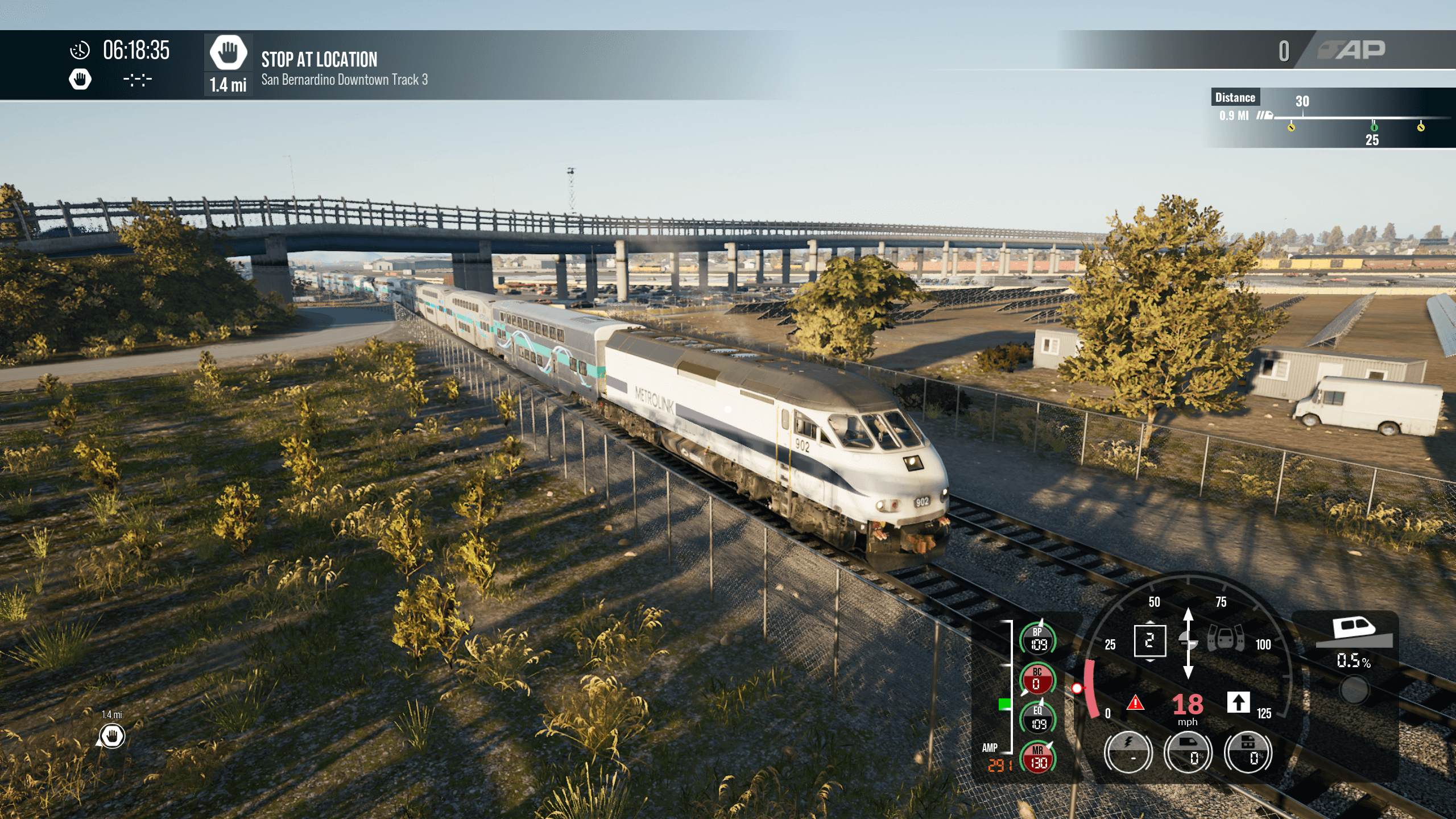Click the red BC brake cylinder gauge

tap(1038, 680)
